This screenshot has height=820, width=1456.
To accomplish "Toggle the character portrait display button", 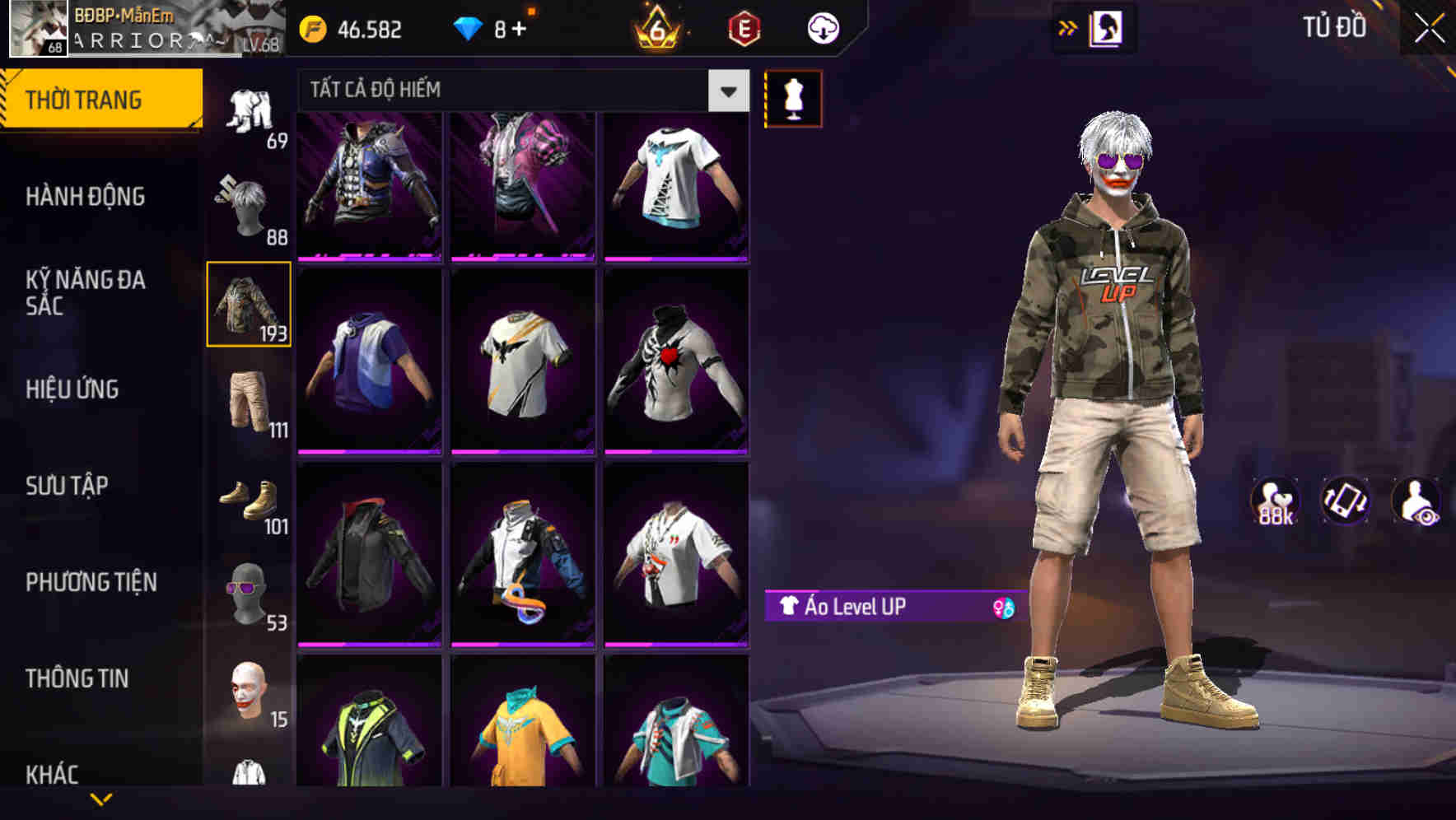I will click(1107, 27).
